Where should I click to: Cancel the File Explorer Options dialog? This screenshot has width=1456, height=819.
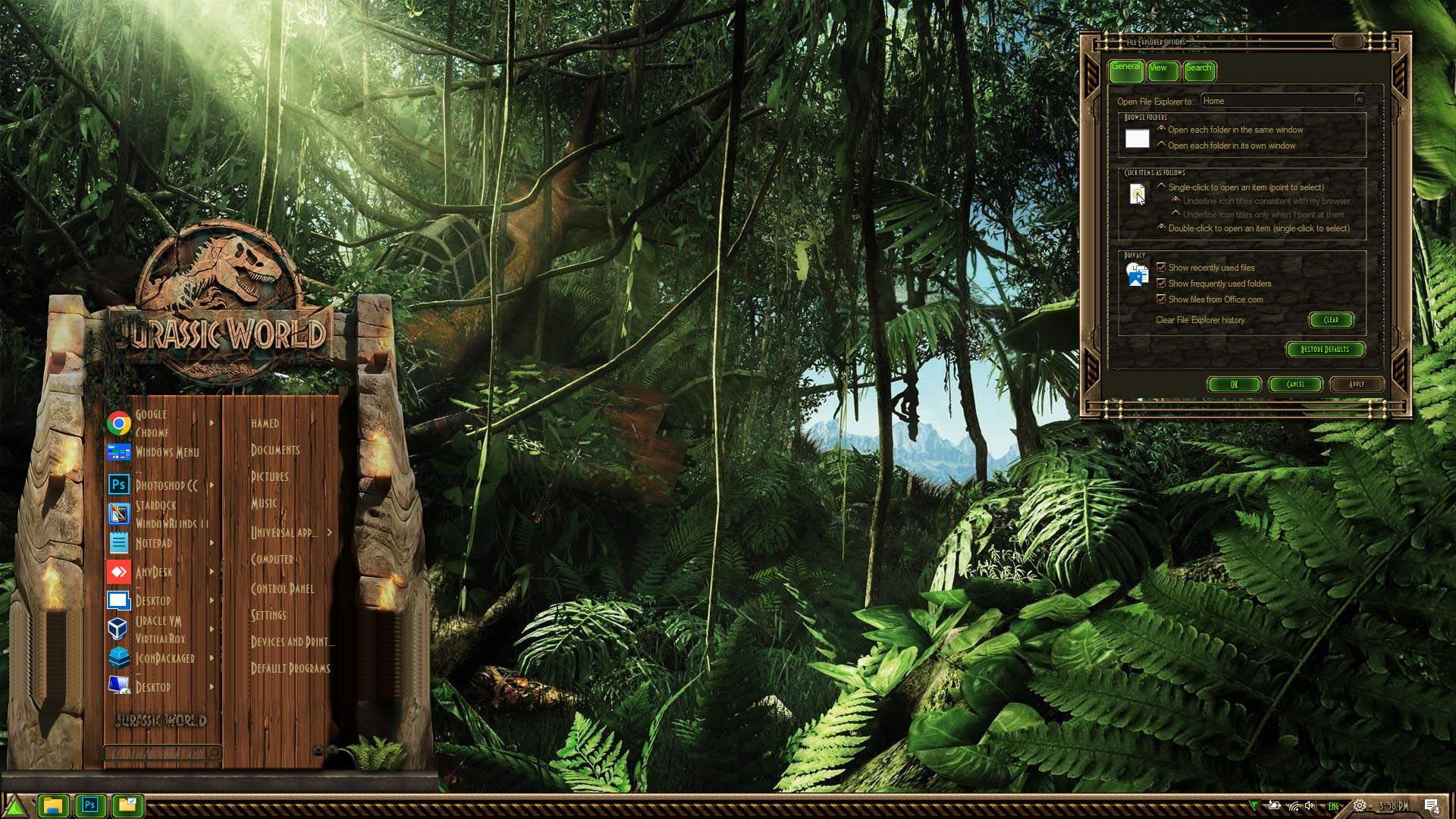[1295, 384]
